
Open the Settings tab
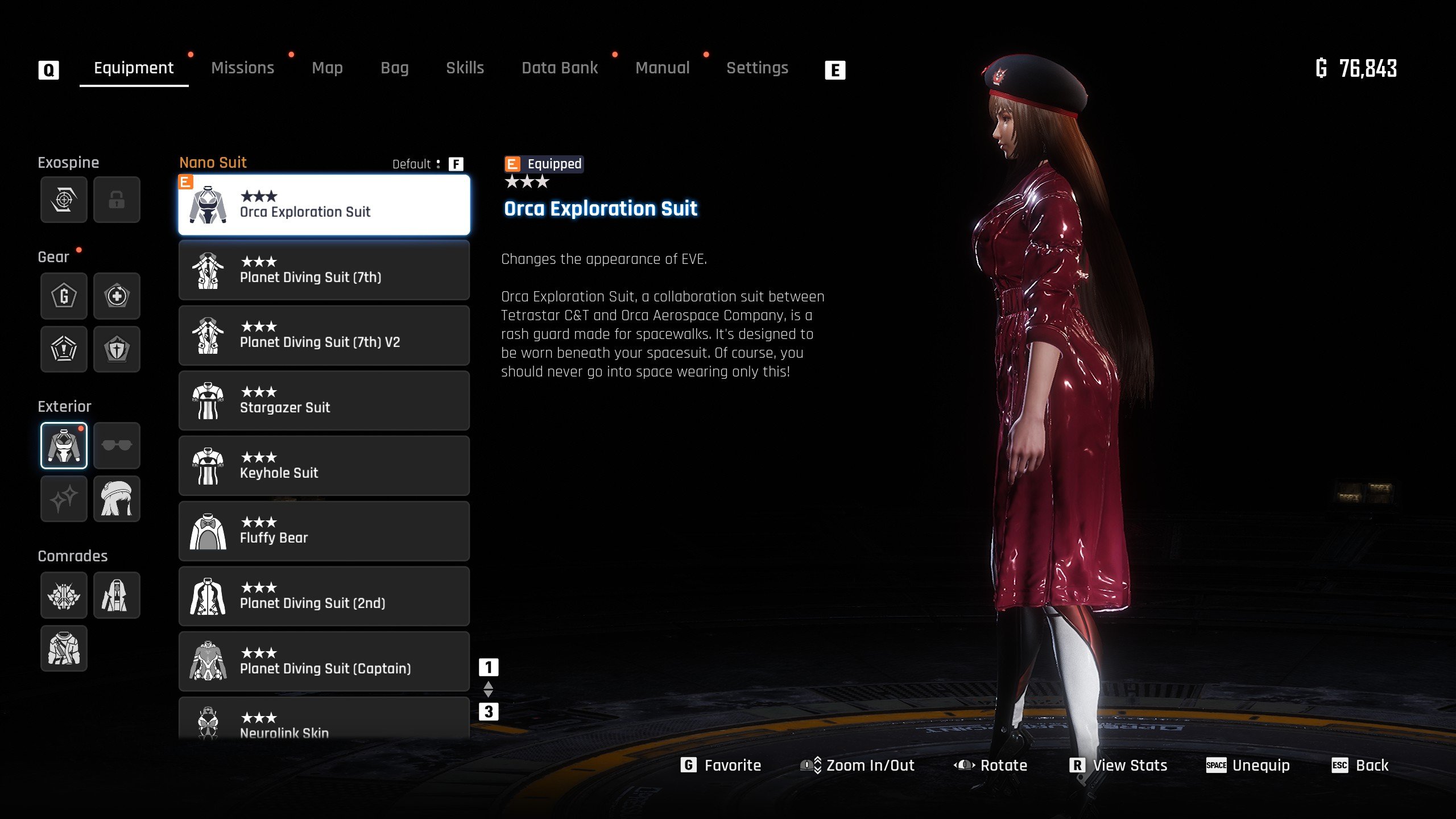point(757,68)
